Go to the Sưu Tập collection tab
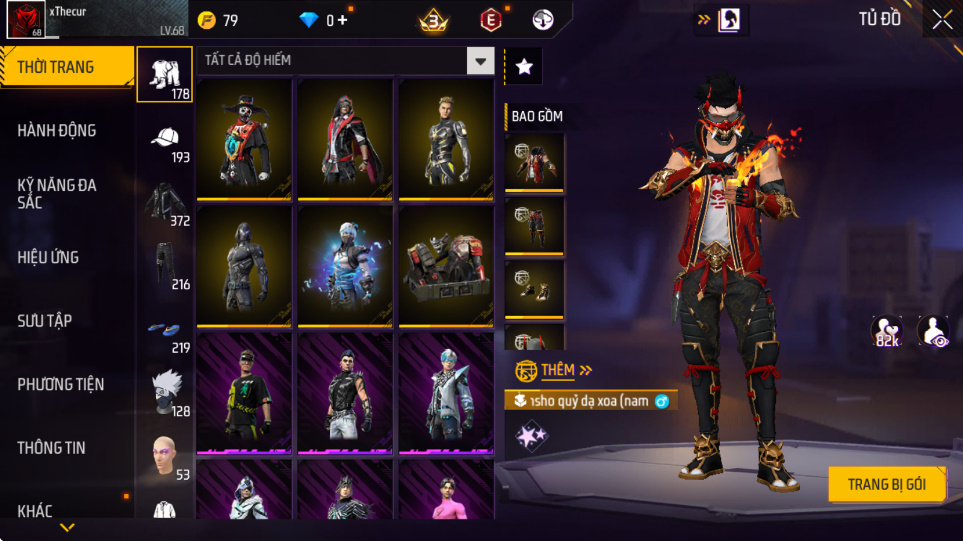This screenshot has width=963, height=541. click(x=45, y=321)
